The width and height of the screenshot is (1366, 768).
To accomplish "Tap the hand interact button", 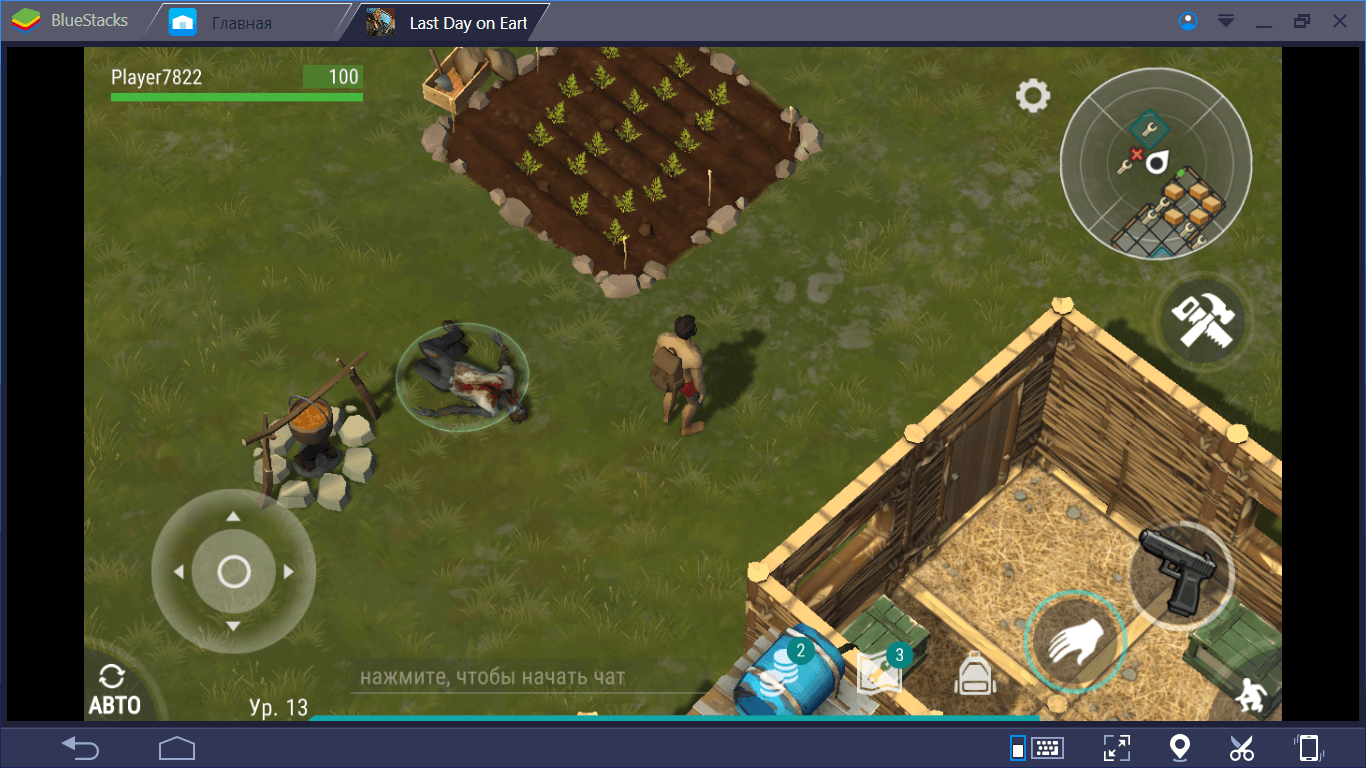I will 1075,640.
